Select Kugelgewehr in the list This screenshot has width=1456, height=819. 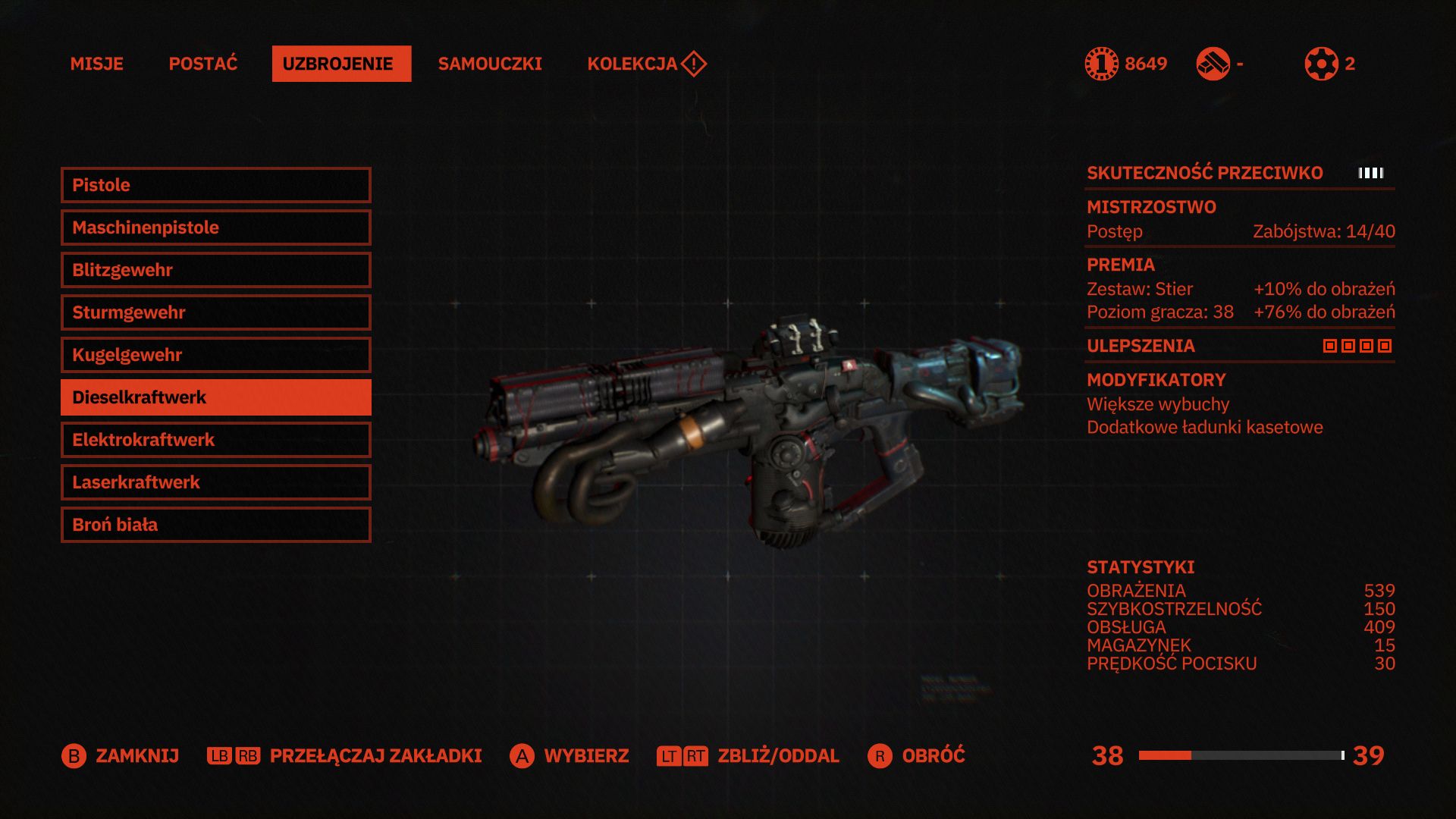coord(215,355)
